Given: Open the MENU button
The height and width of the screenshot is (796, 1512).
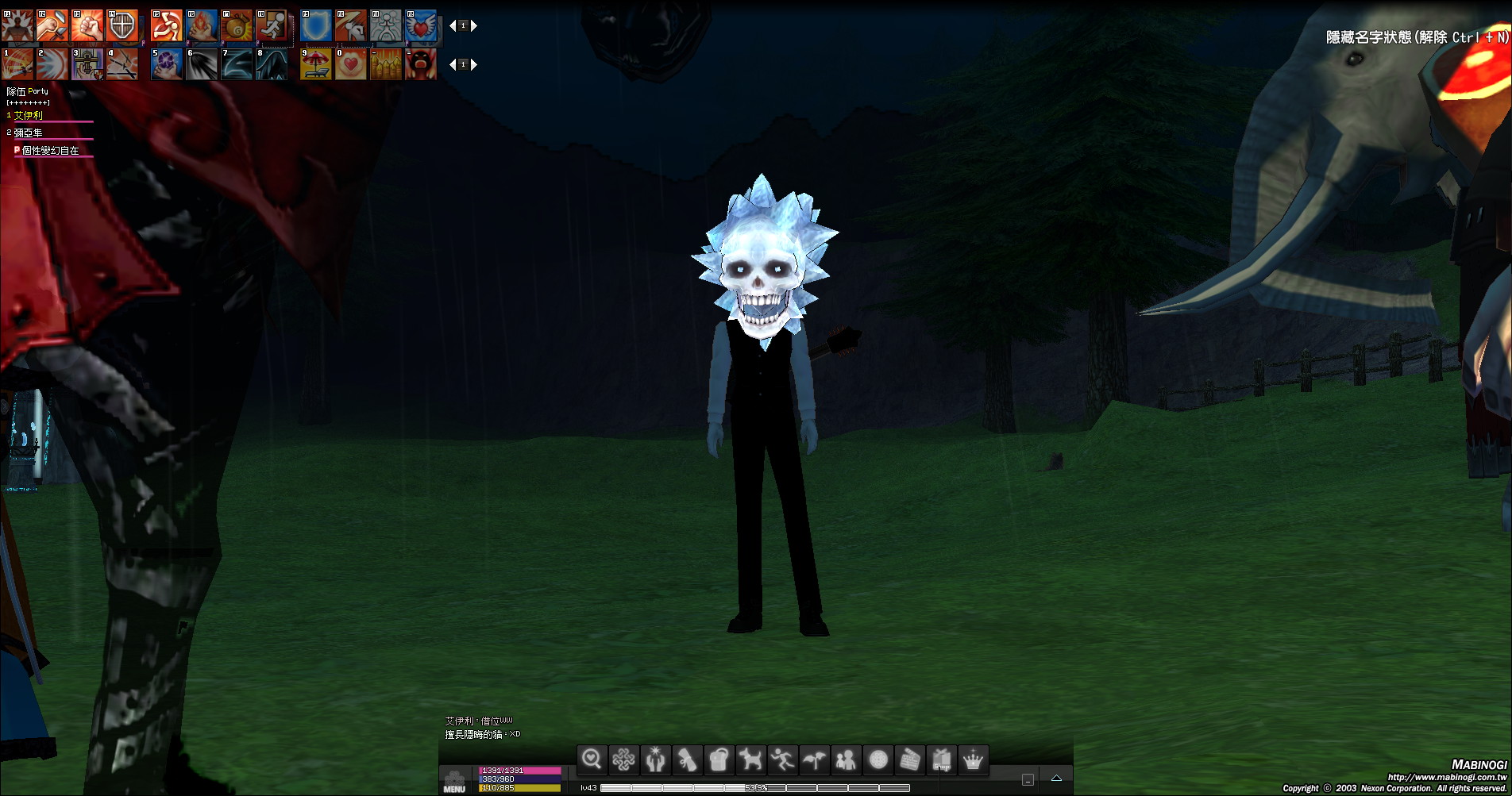Looking at the screenshot, I should [454, 781].
